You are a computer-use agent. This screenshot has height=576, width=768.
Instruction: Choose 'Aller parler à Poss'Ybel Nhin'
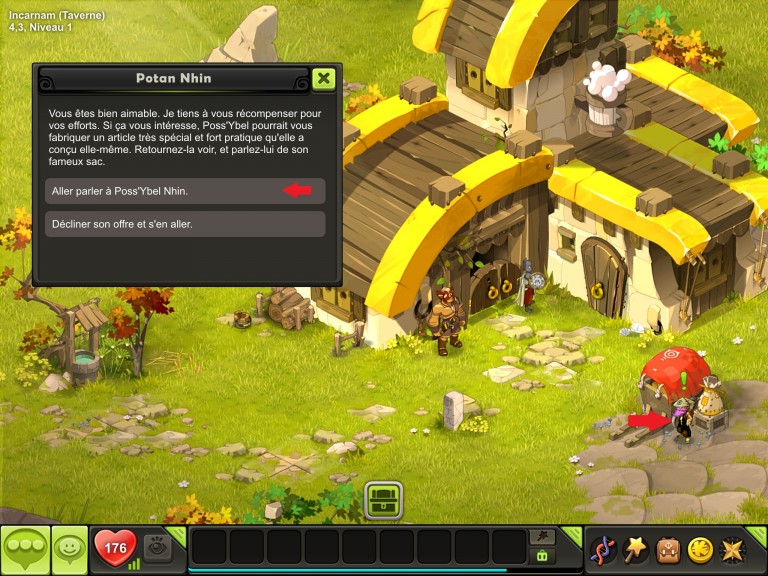[x=185, y=191]
